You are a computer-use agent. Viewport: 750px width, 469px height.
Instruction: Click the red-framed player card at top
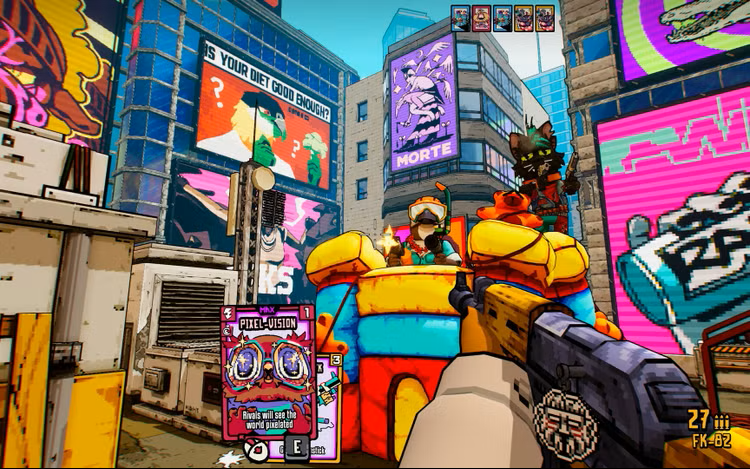click(x=481, y=18)
